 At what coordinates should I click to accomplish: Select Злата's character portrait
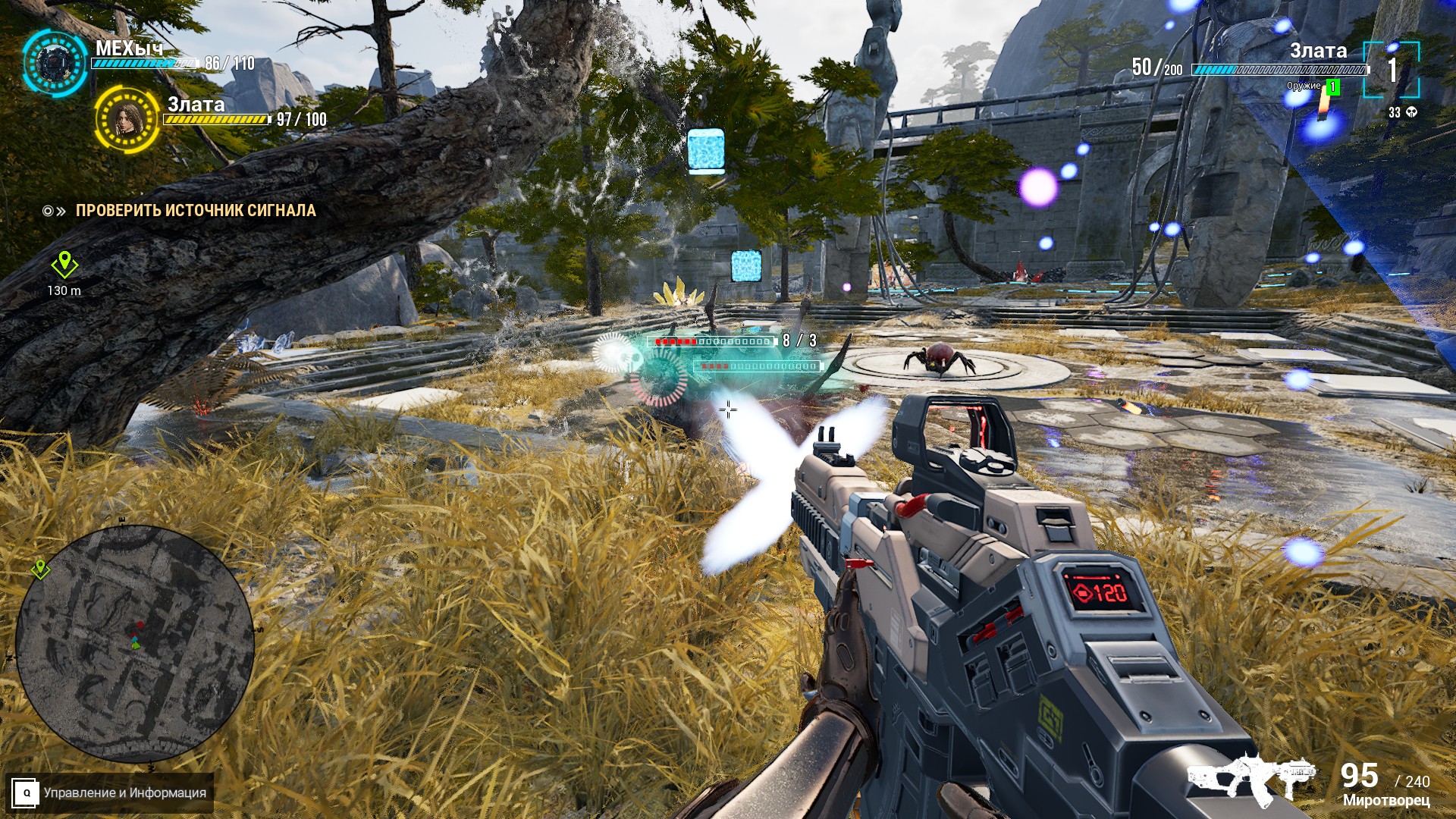coord(127,119)
